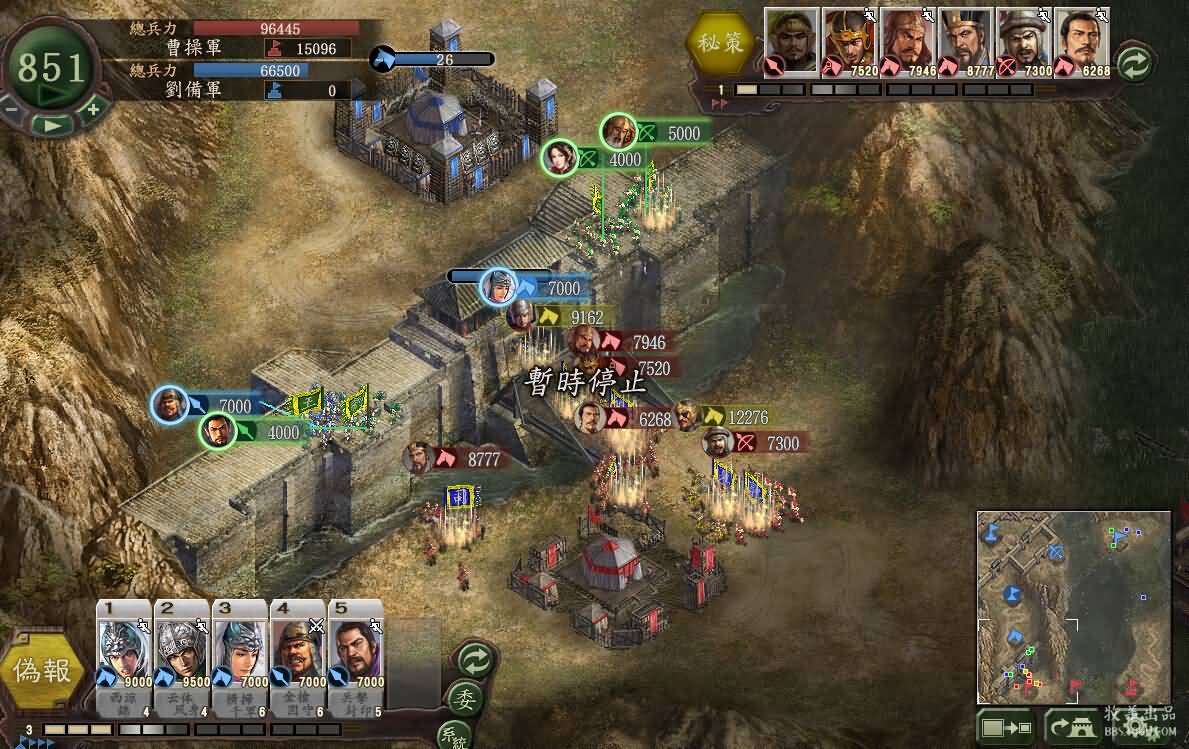Pick officer card number 4 with crossed swords
The width and height of the screenshot is (1189, 749).
click(298, 655)
